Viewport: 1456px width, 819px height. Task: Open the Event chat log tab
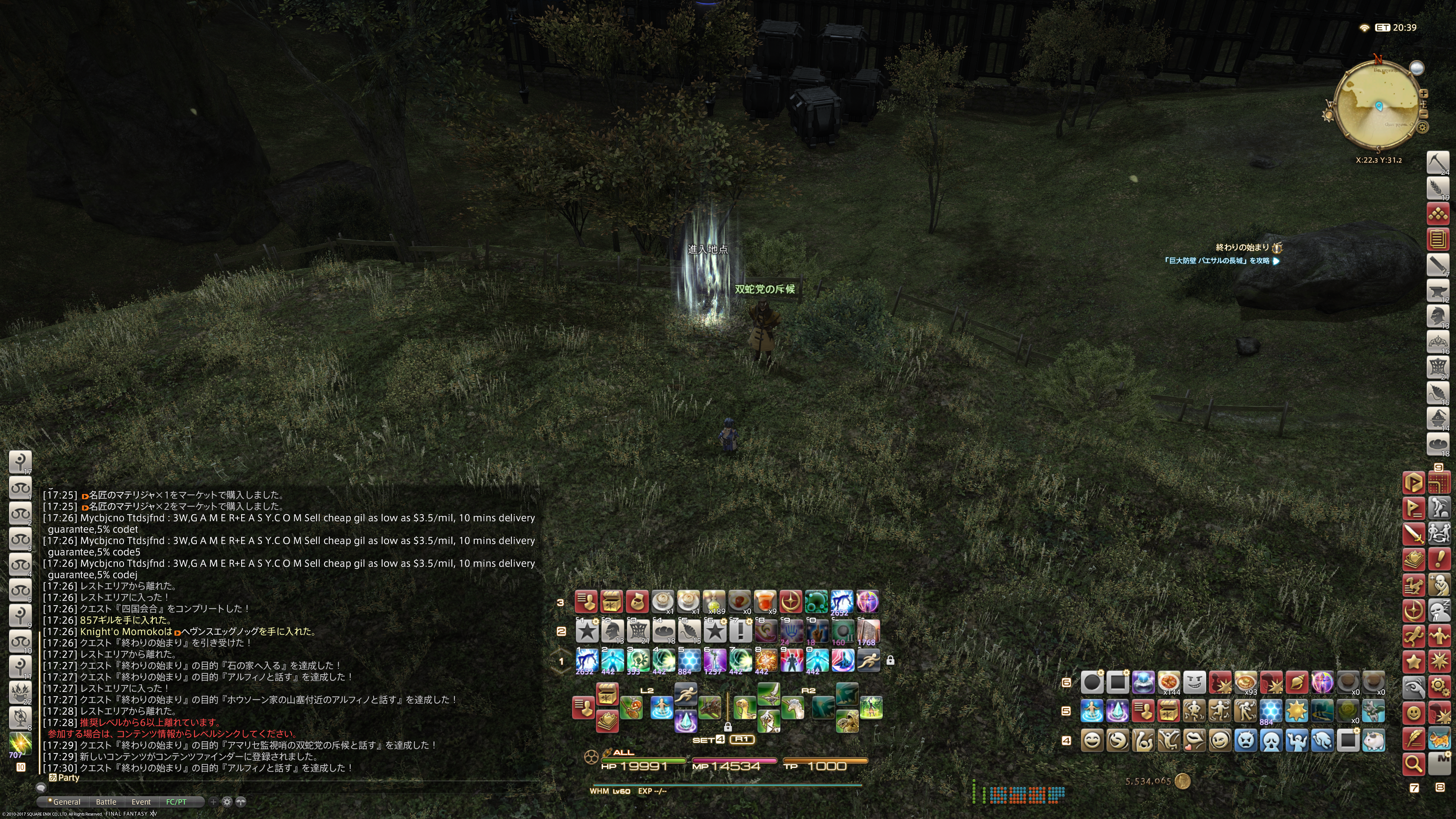(x=141, y=802)
